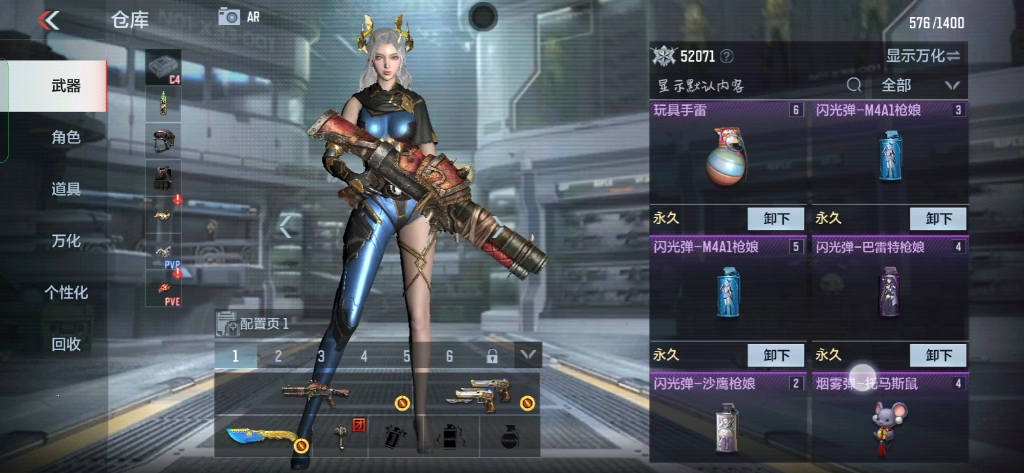The width and height of the screenshot is (1024, 473).
Task: Select the C4 equipment slot
Action: (x=163, y=68)
